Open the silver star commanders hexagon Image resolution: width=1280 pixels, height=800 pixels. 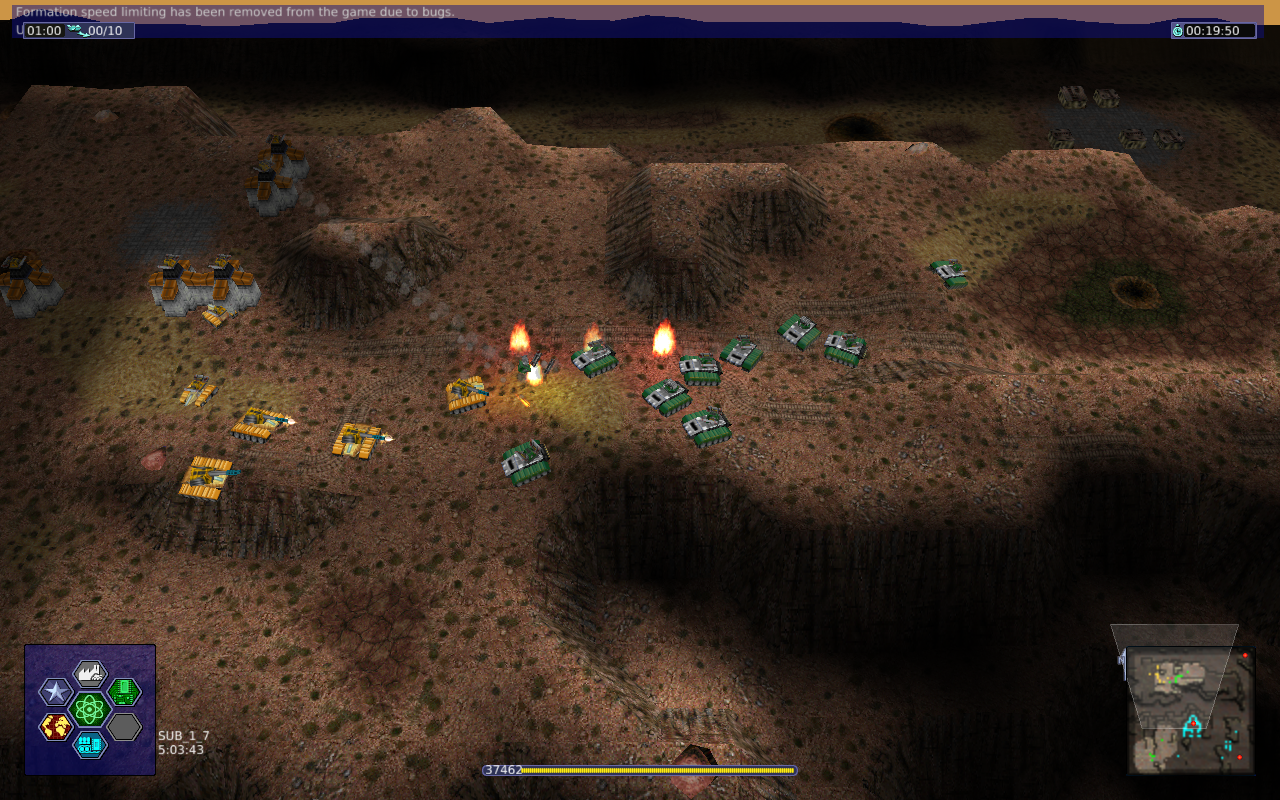click(55, 691)
